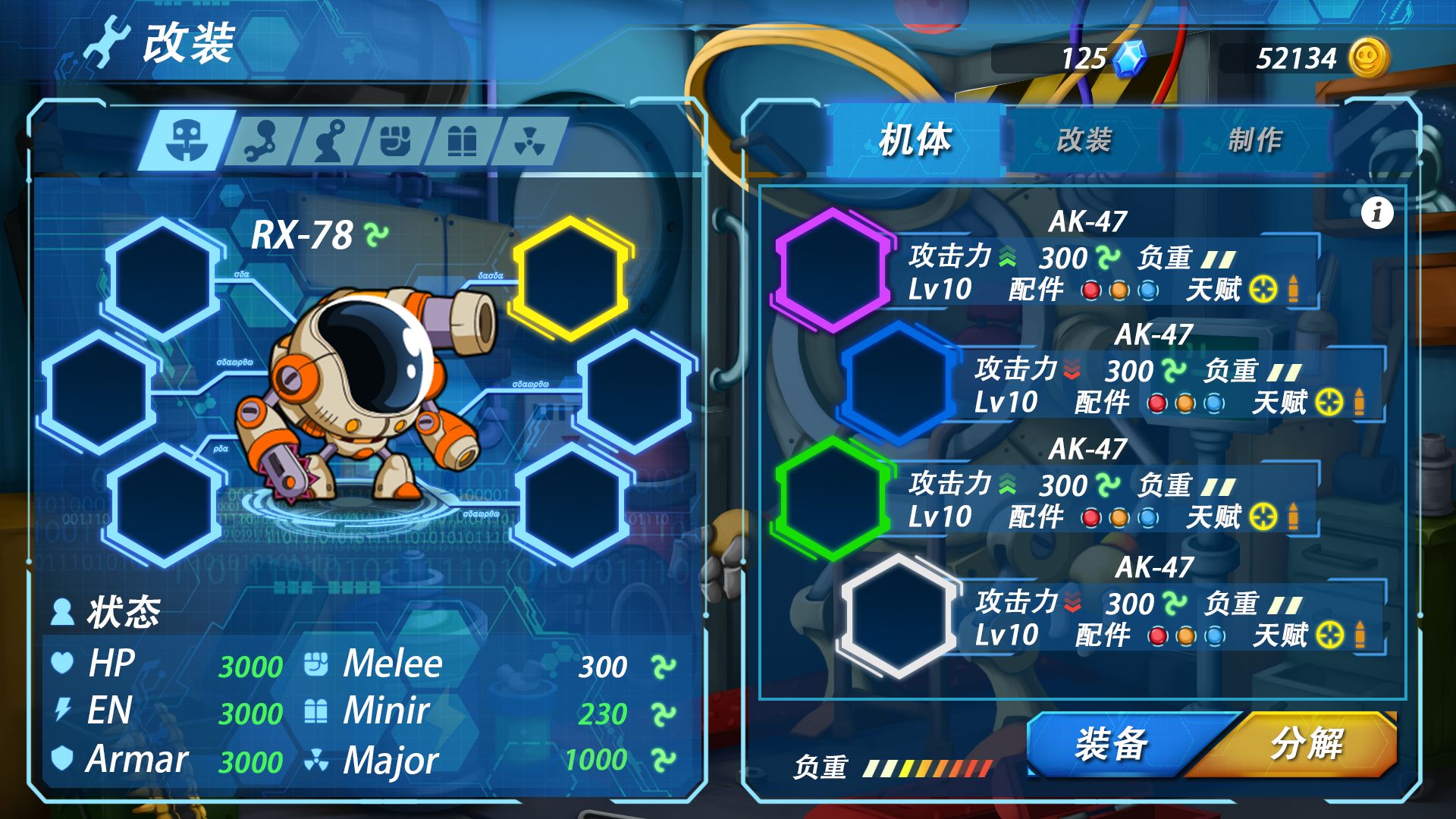Image resolution: width=1456 pixels, height=819 pixels.
Task: Select the yellow highlighted equipment slot
Action: tap(571, 278)
